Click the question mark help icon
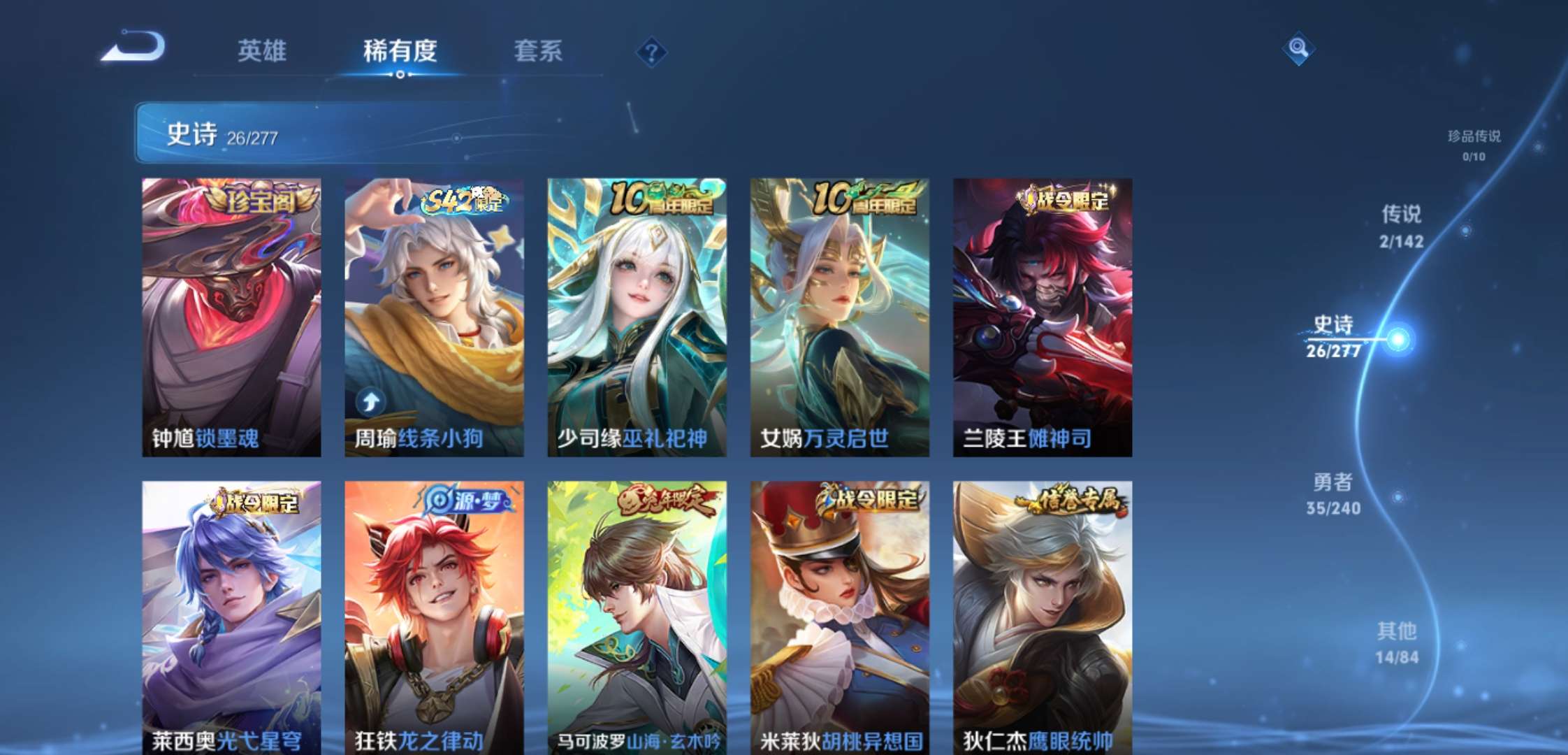Viewport: 1568px width, 755px height. pyautogui.click(x=651, y=52)
